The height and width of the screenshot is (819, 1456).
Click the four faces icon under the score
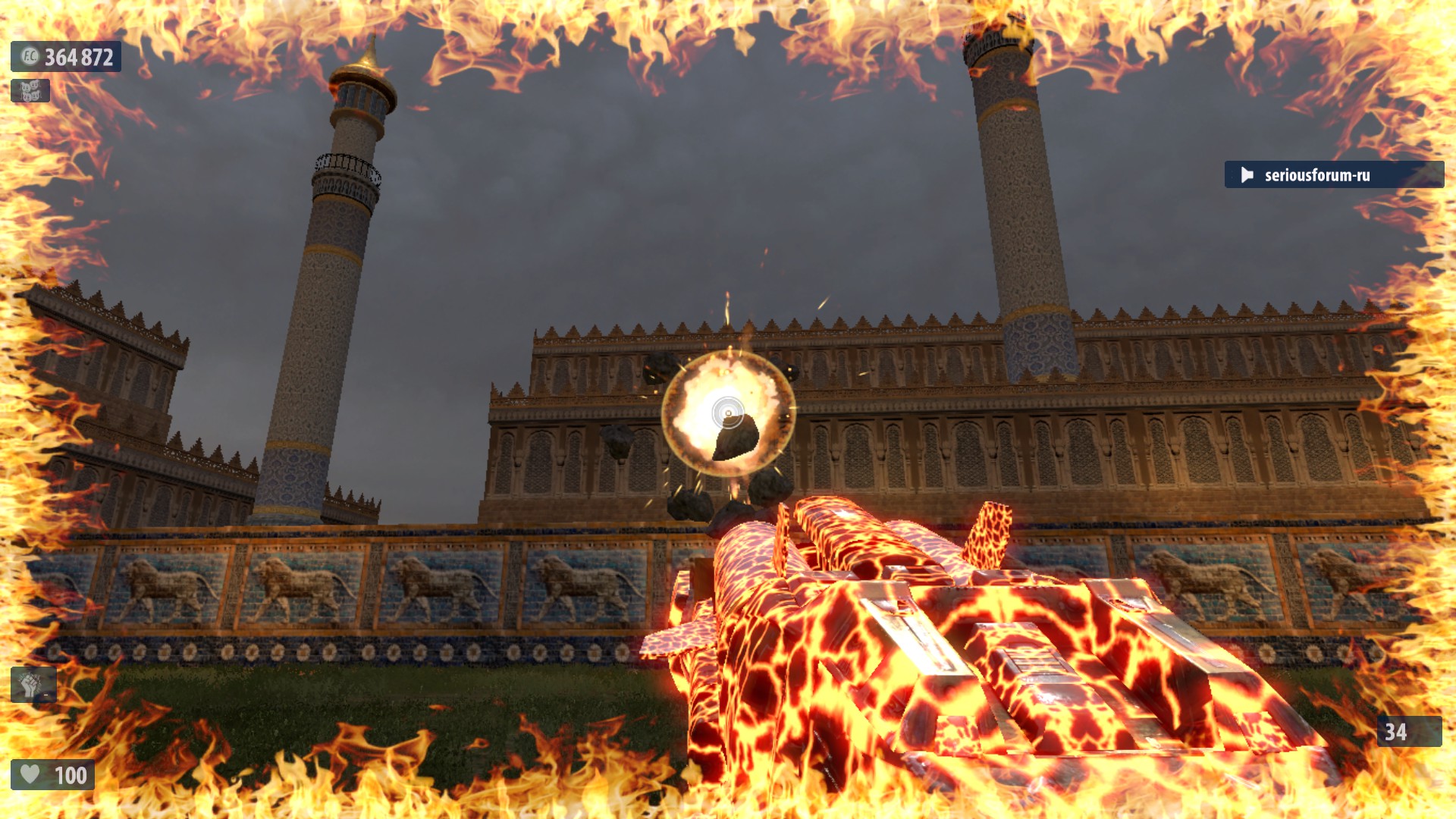30,91
